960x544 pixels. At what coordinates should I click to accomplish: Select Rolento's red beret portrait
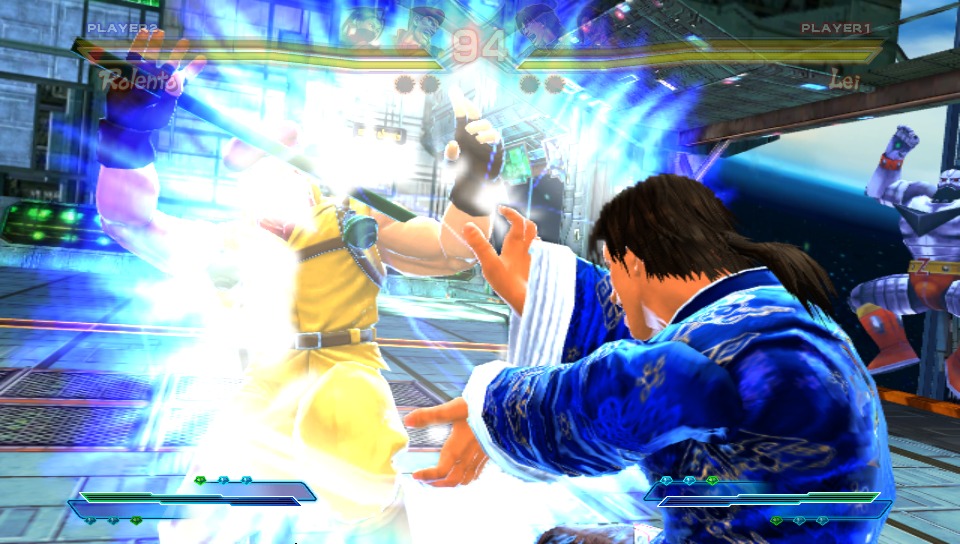(423, 24)
